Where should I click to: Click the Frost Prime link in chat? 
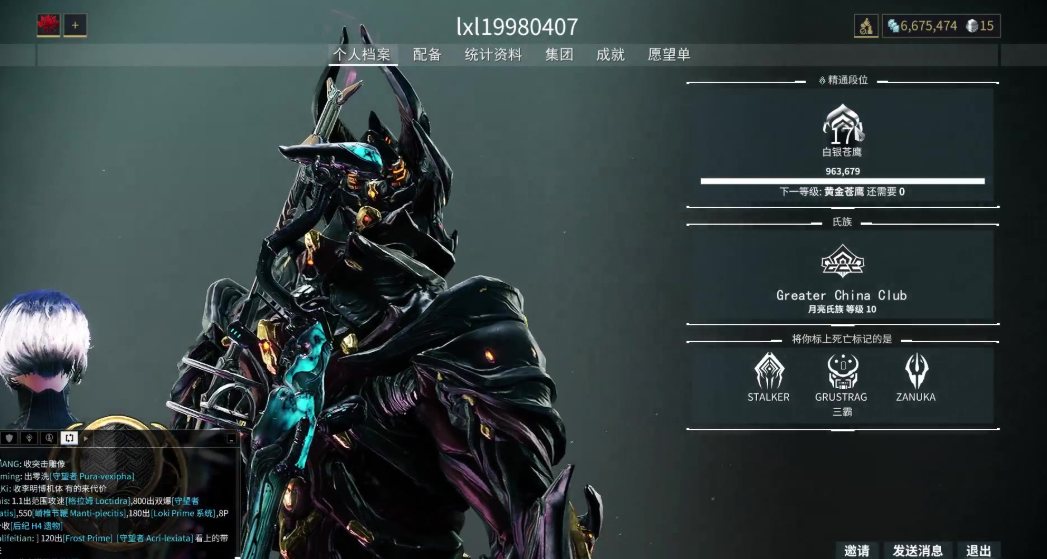click(x=89, y=538)
